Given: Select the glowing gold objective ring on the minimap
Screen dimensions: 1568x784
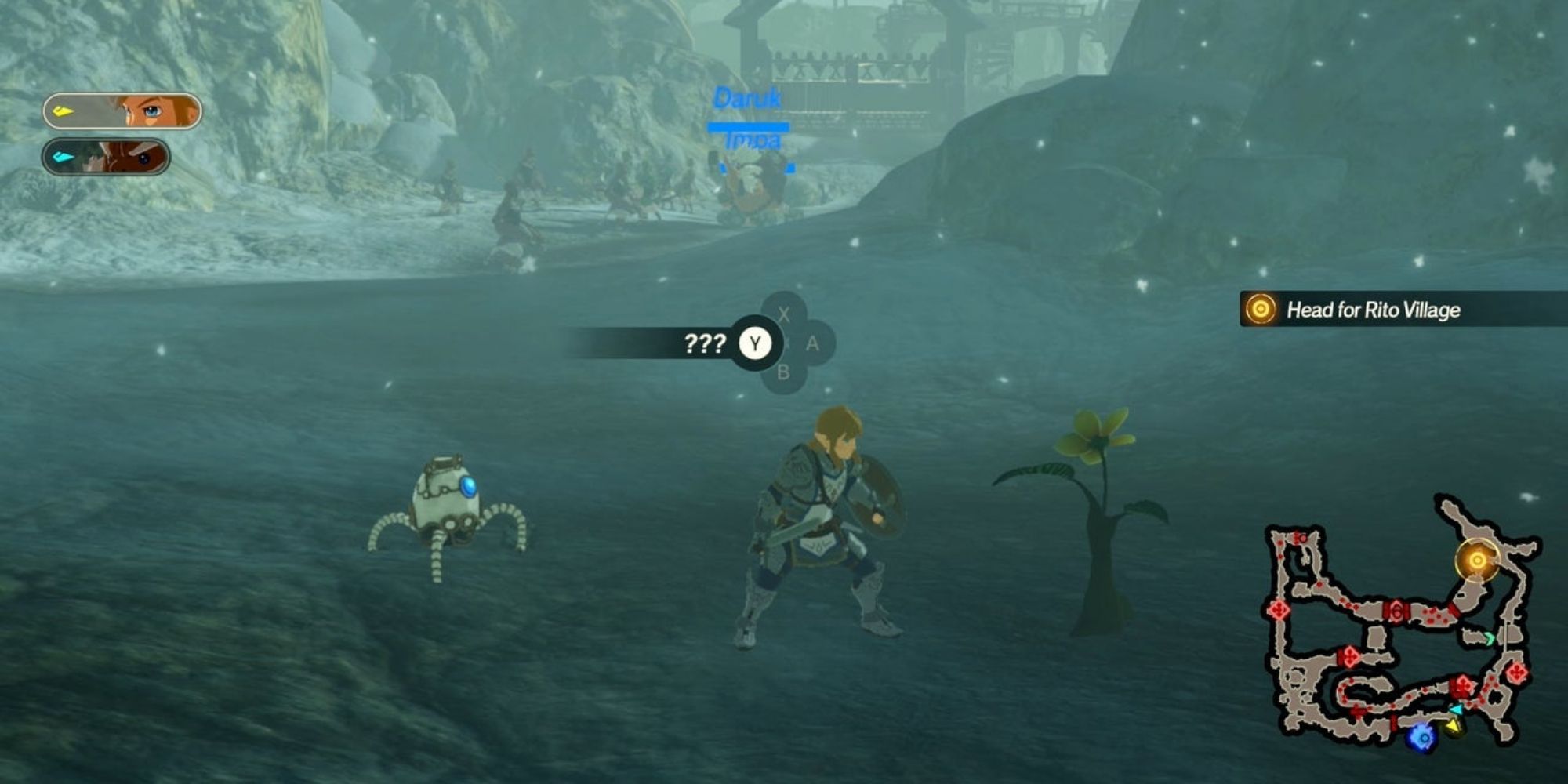Looking at the screenshot, I should click(1476, 560).
